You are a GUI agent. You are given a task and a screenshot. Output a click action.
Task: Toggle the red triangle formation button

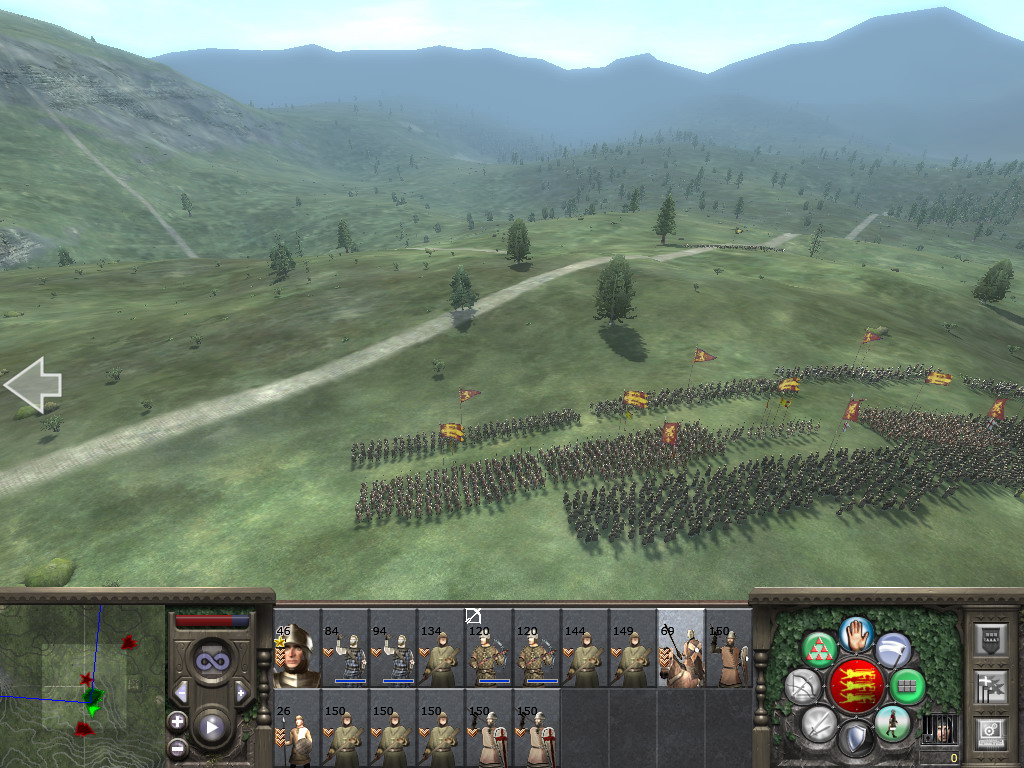pyautogui.click(x=819, y=650)
